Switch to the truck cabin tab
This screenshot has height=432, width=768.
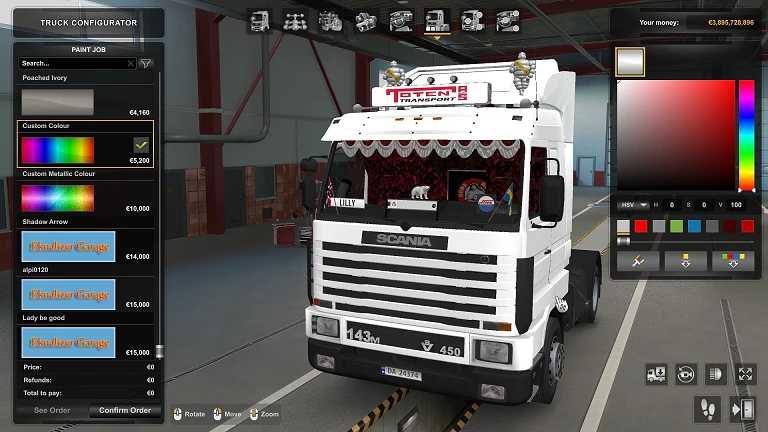coord(259,20)
